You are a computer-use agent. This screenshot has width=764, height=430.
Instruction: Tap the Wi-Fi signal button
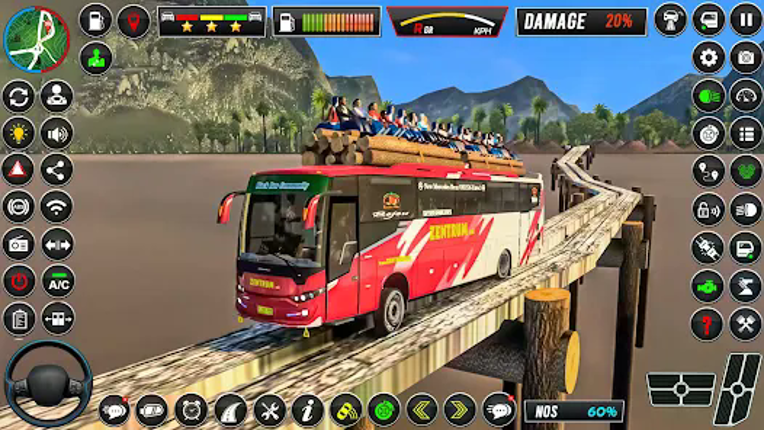click(56, 207)
